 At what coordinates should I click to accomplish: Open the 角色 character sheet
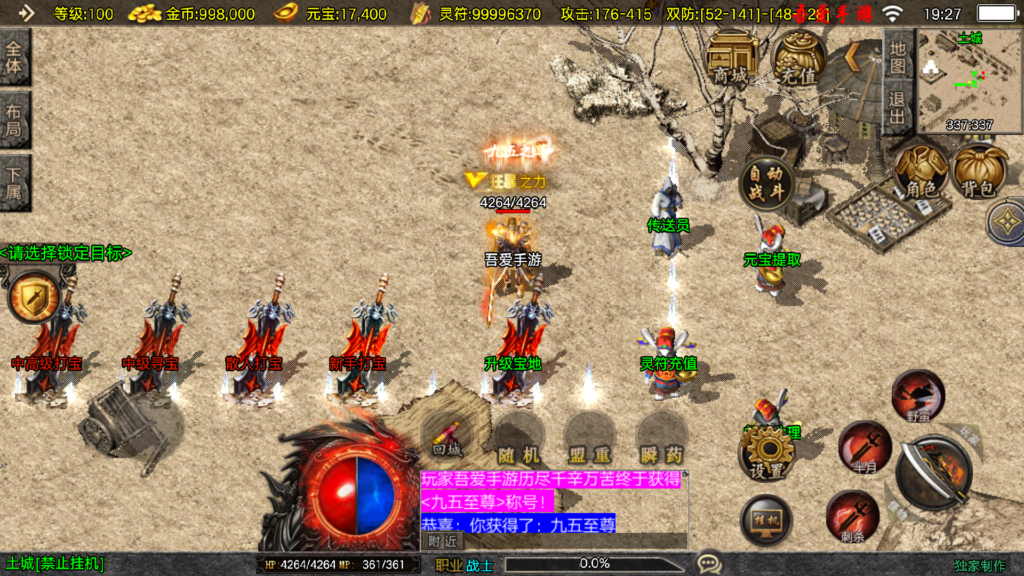point(921,170)
